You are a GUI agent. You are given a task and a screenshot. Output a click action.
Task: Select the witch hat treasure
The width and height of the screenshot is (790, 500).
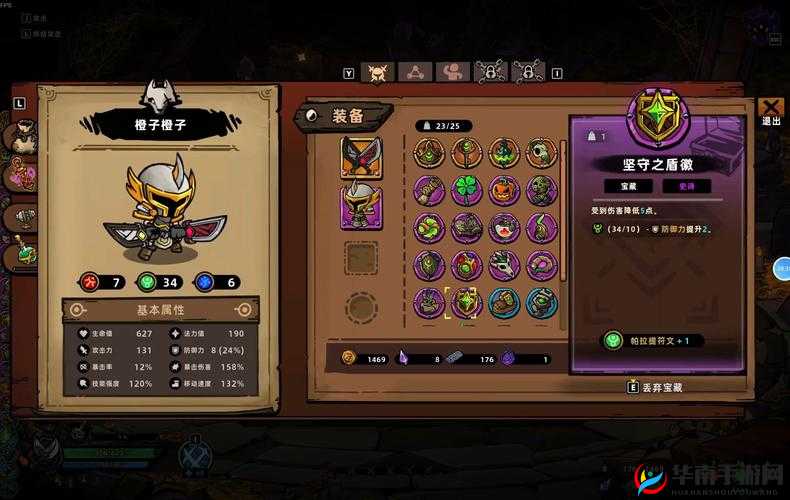504,153
